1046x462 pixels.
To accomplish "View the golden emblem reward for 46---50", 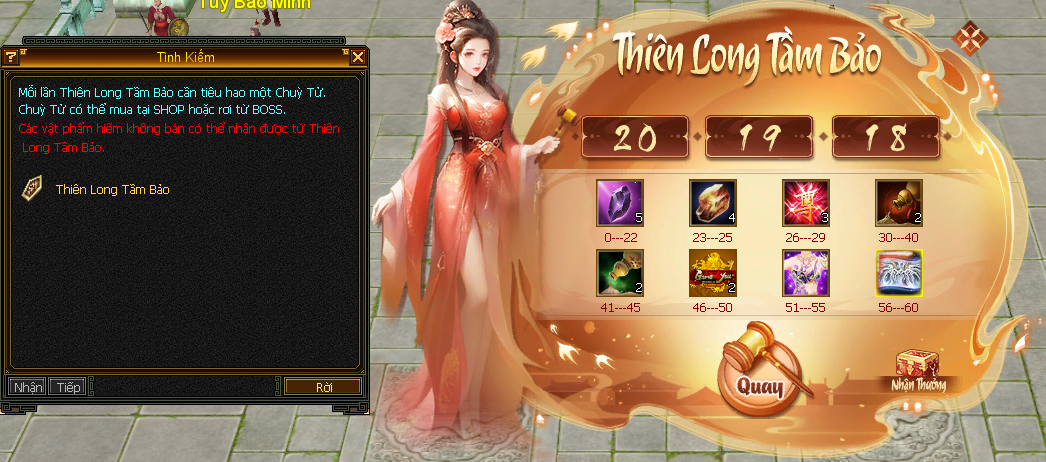I will click(712, 273).
